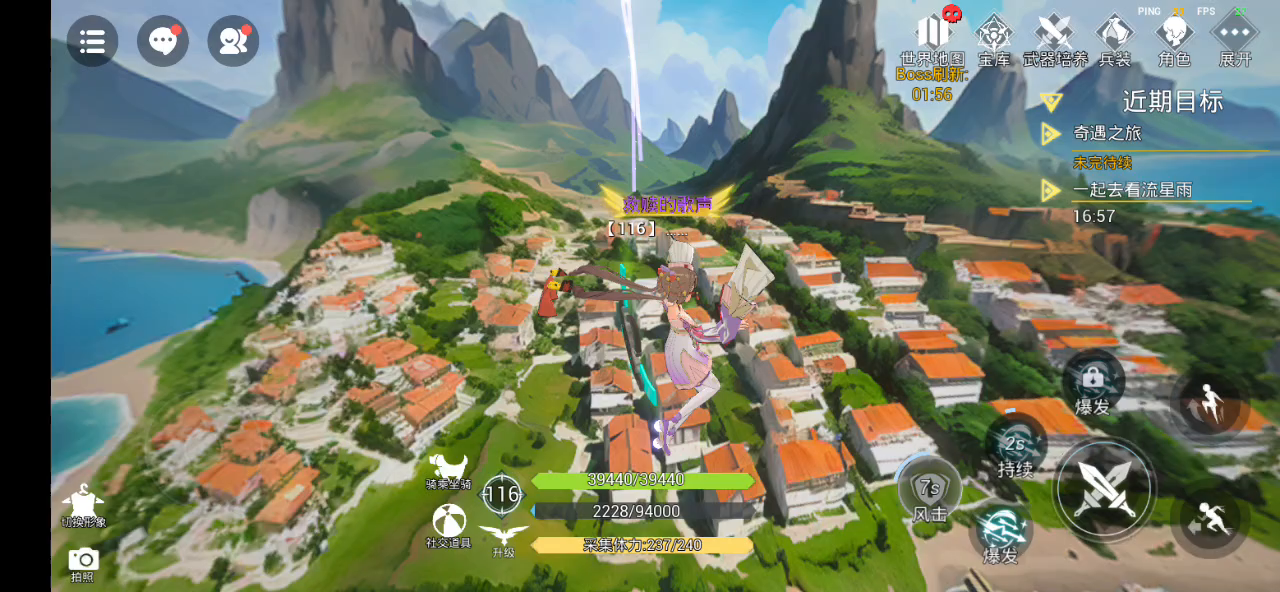Tap the crossed swords attack button

1104,490
